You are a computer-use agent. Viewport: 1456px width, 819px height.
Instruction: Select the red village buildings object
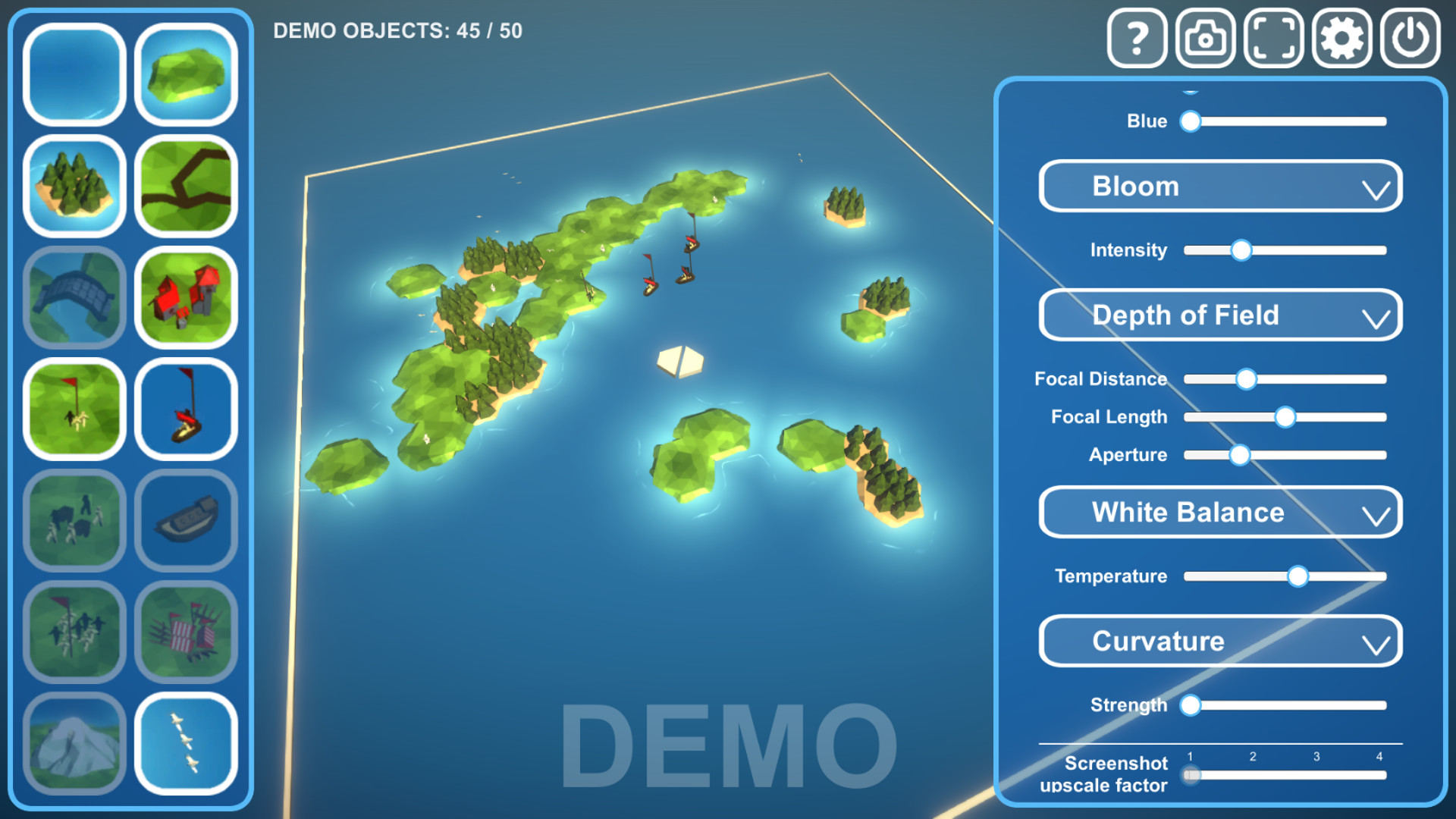point(185,298)
